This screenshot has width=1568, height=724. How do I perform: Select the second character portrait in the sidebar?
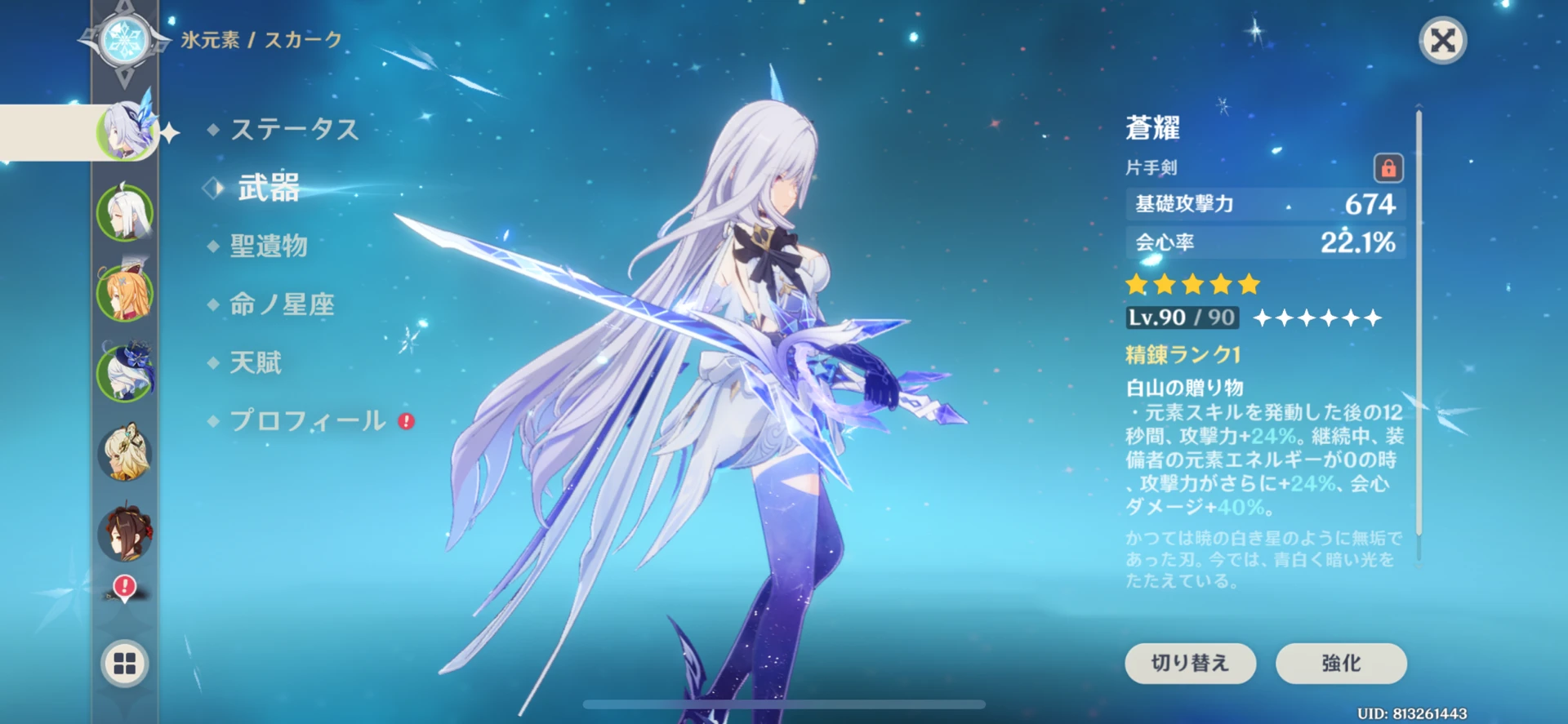(x=124, y=211)
